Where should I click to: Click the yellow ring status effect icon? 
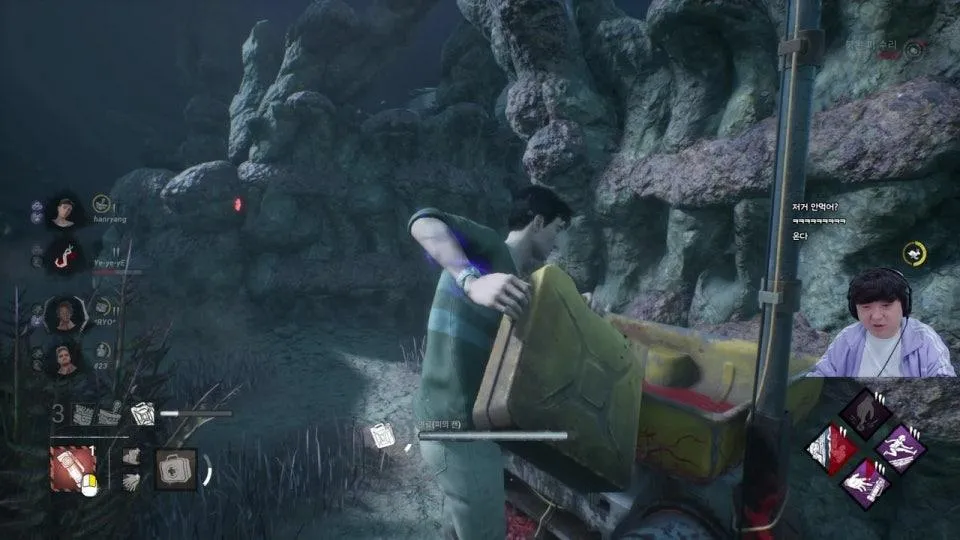click(x=914, y=254)
